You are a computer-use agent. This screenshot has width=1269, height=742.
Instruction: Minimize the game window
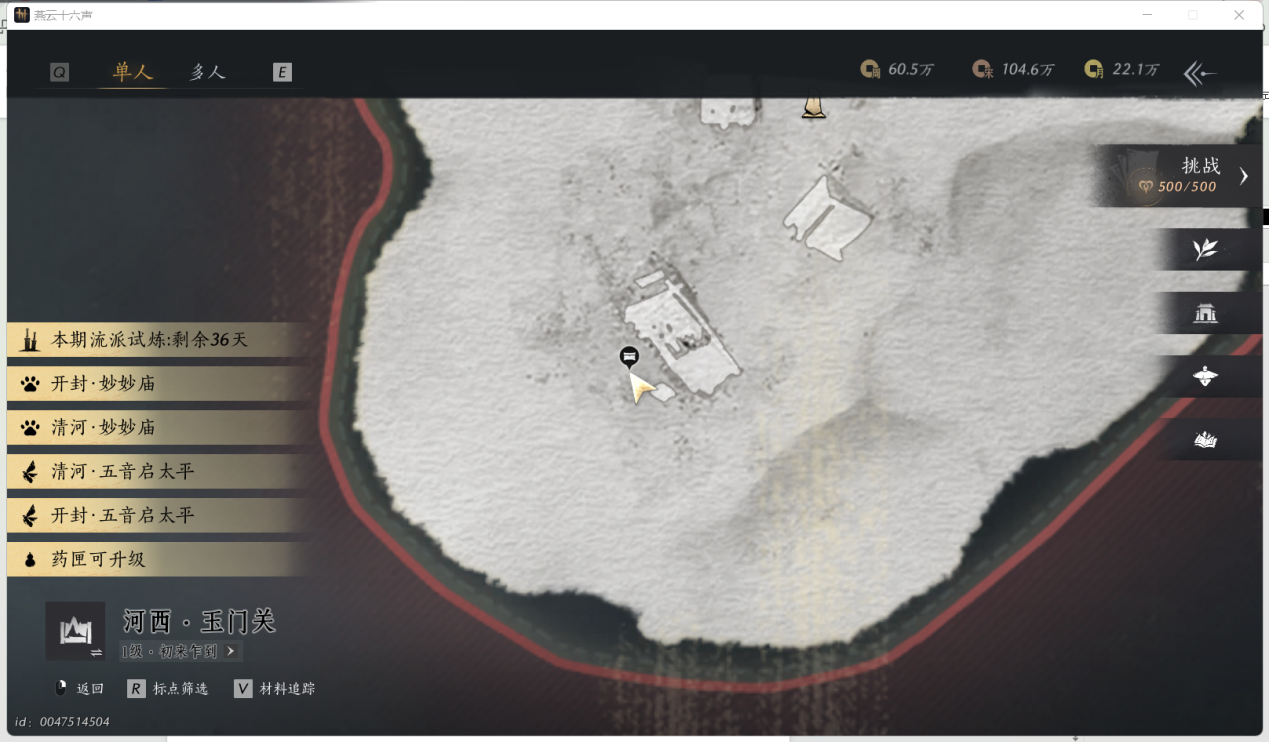(x=1146, y=15)
